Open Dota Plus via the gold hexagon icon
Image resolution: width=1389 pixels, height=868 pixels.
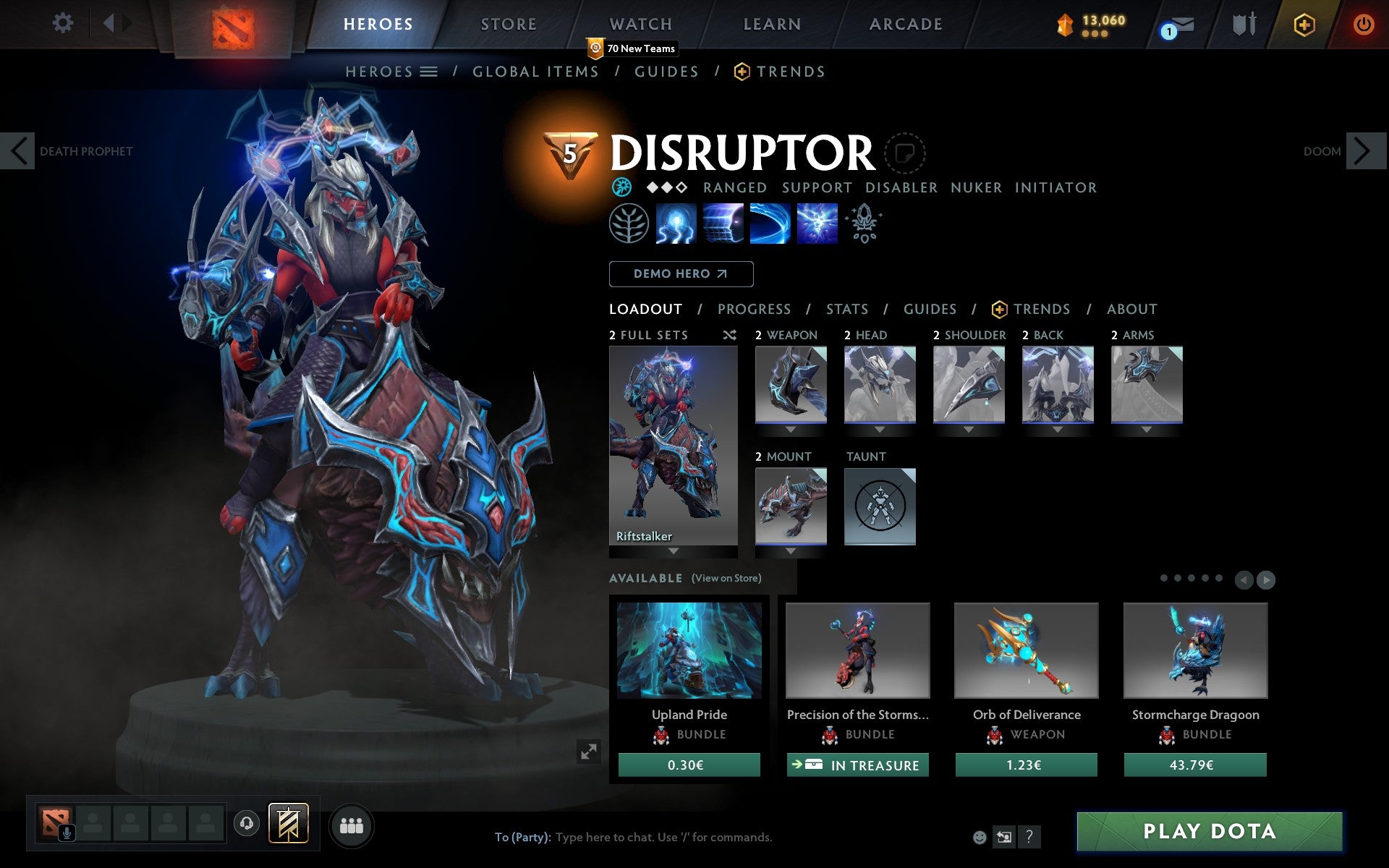tap(1304, 24)
